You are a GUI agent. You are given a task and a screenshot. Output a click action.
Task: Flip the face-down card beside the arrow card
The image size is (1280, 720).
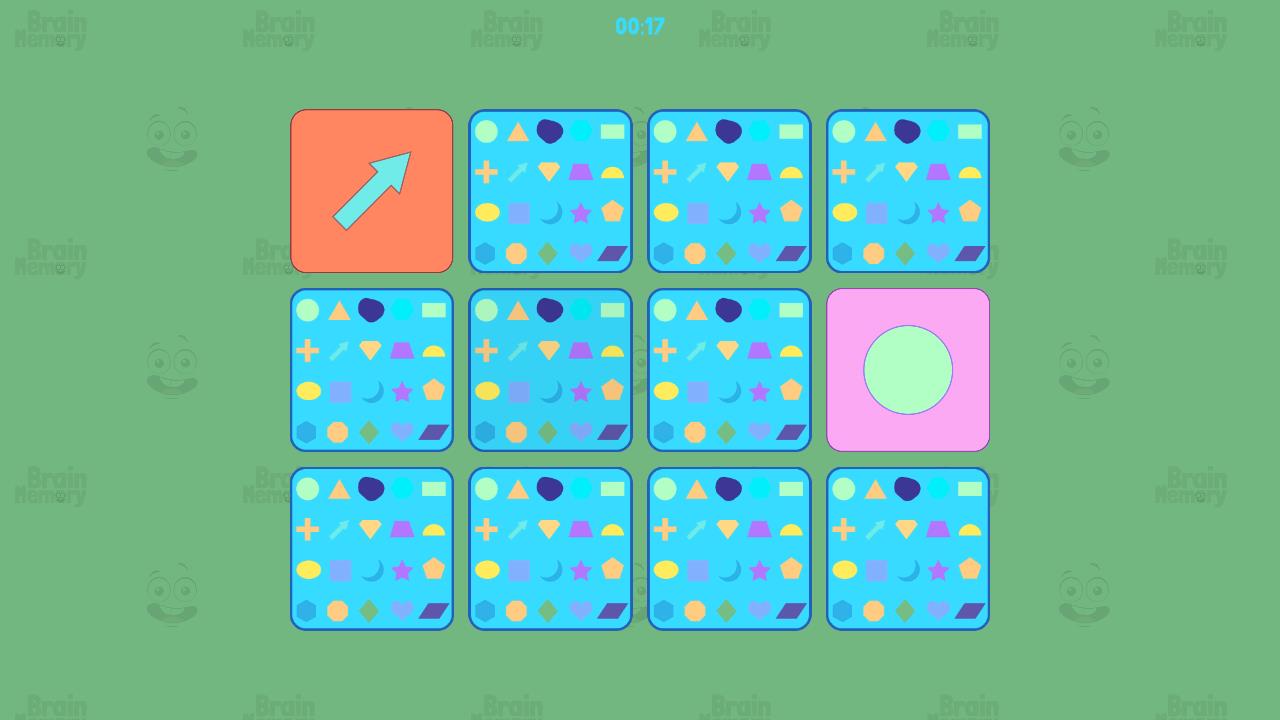click(550, 190)
